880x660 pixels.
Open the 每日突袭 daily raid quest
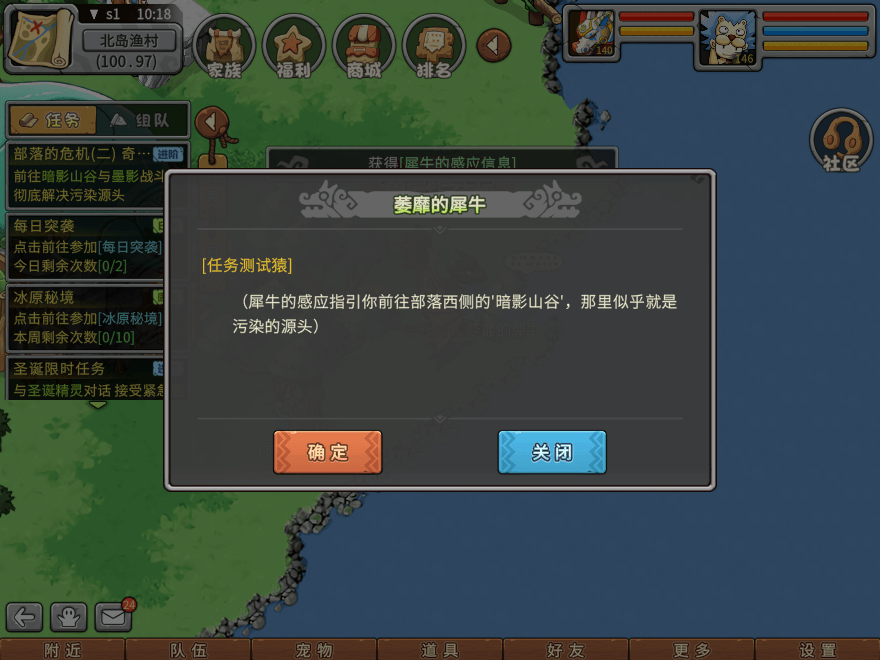coord(85,246)
